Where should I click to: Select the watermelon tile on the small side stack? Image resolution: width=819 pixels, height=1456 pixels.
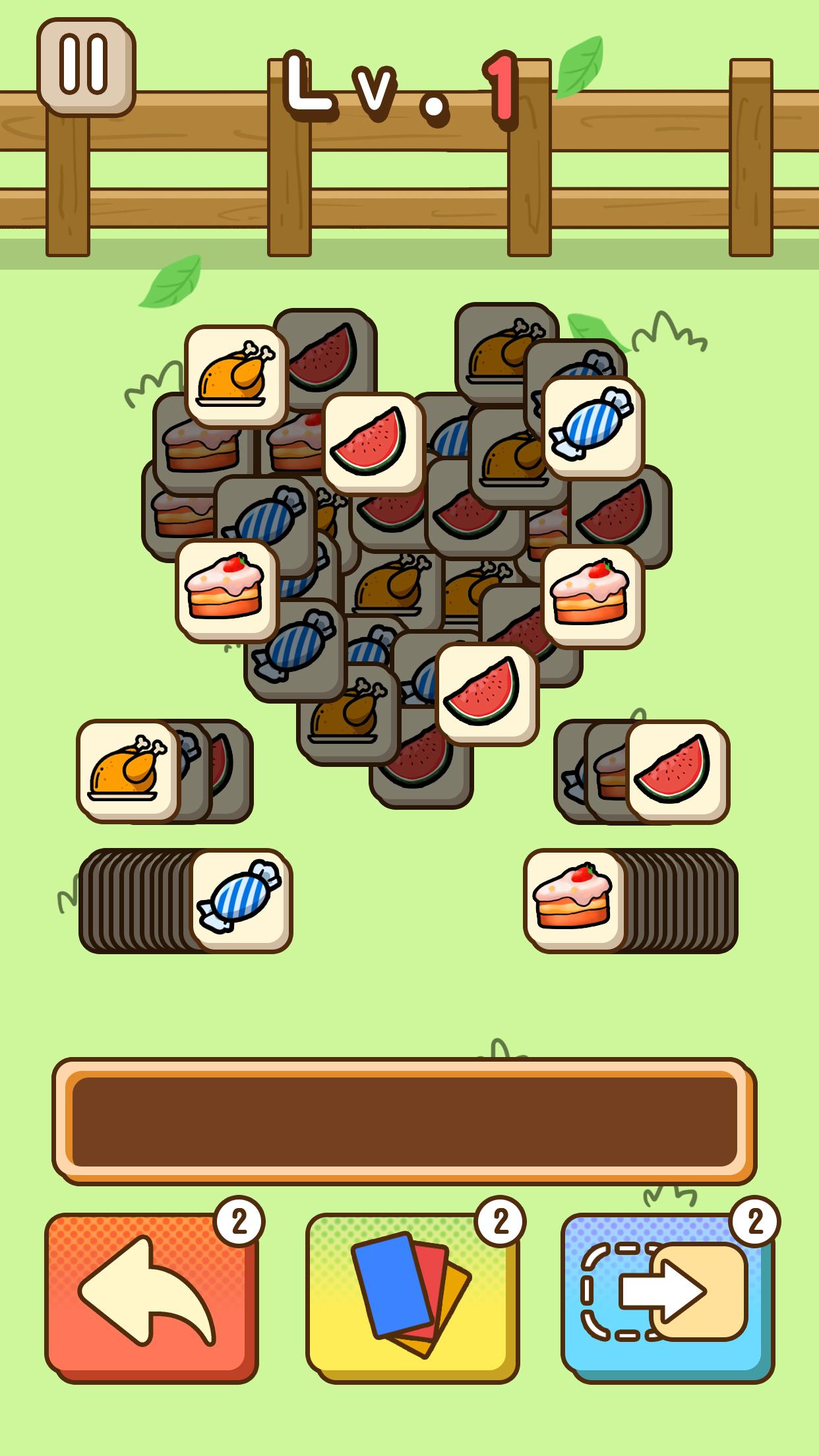677,772
